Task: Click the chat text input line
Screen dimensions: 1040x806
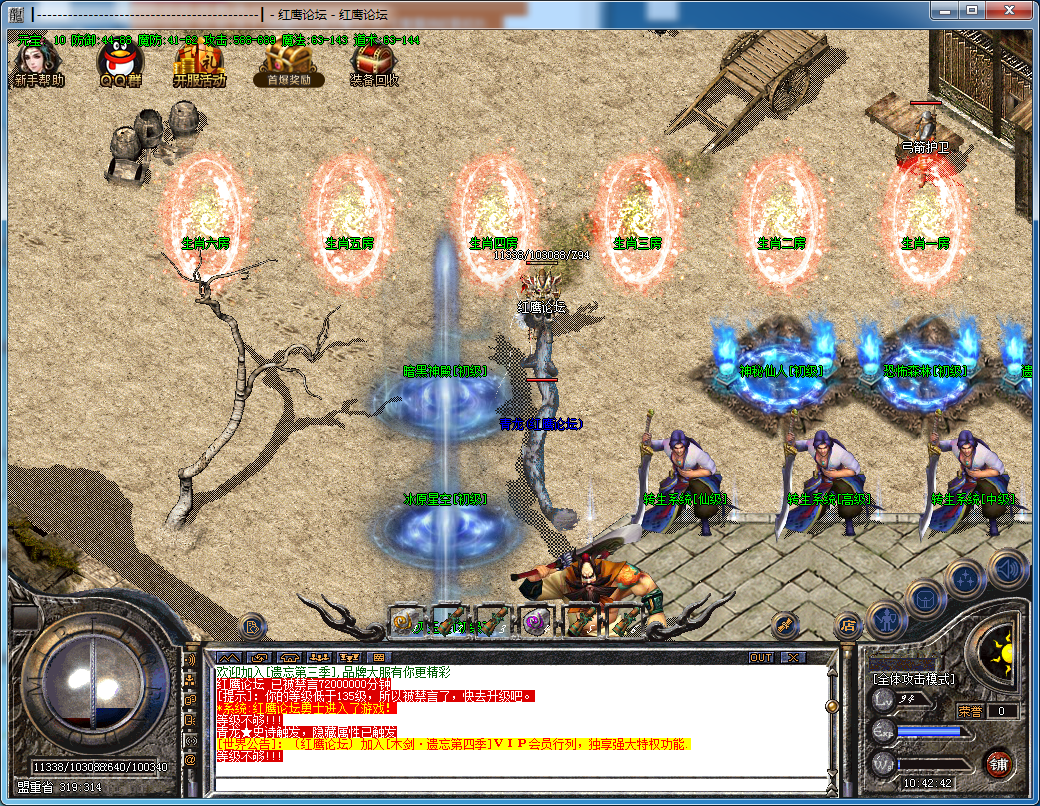Action: 520,782
